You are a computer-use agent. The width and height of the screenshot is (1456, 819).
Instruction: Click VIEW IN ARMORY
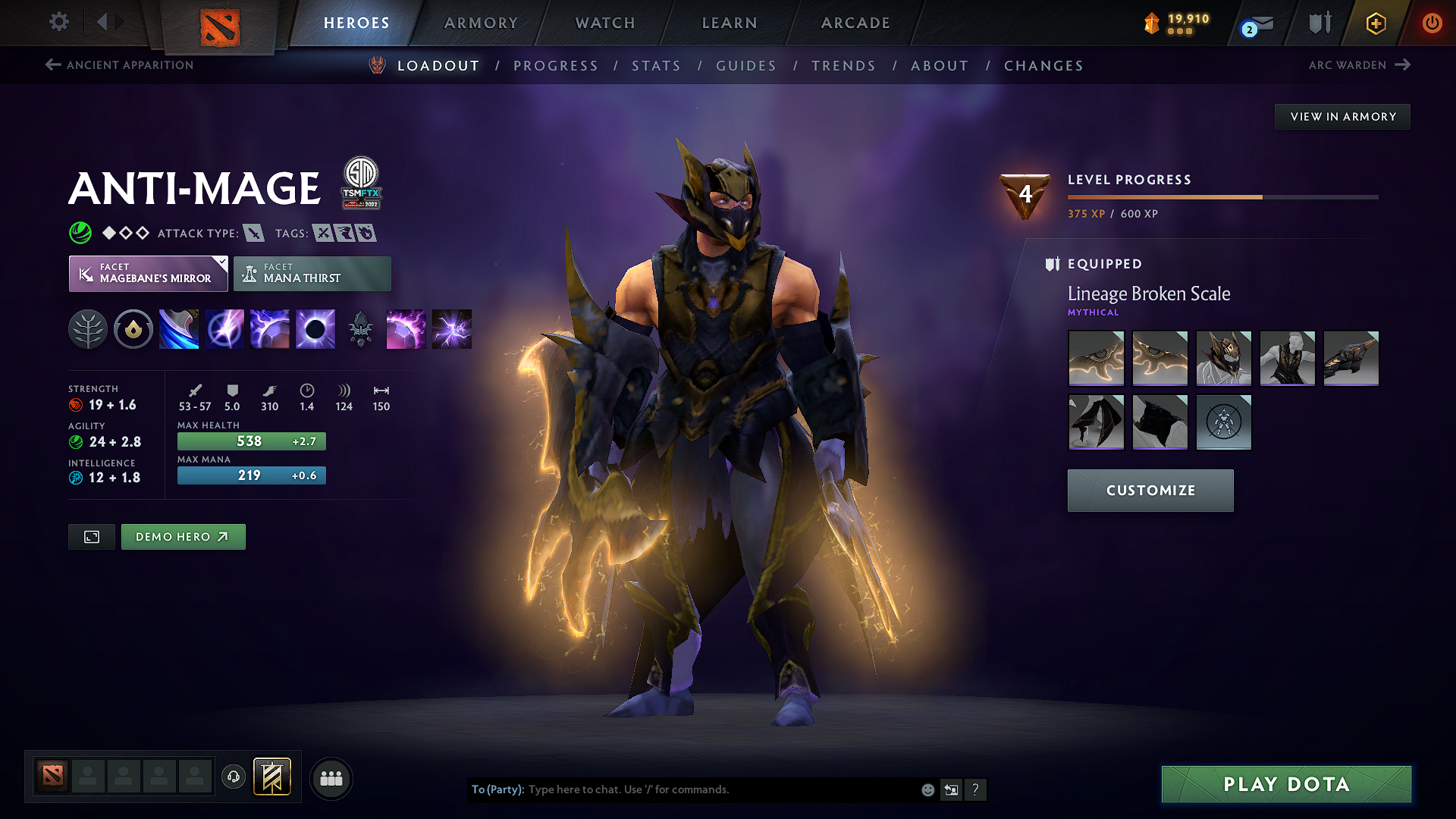1341,116
